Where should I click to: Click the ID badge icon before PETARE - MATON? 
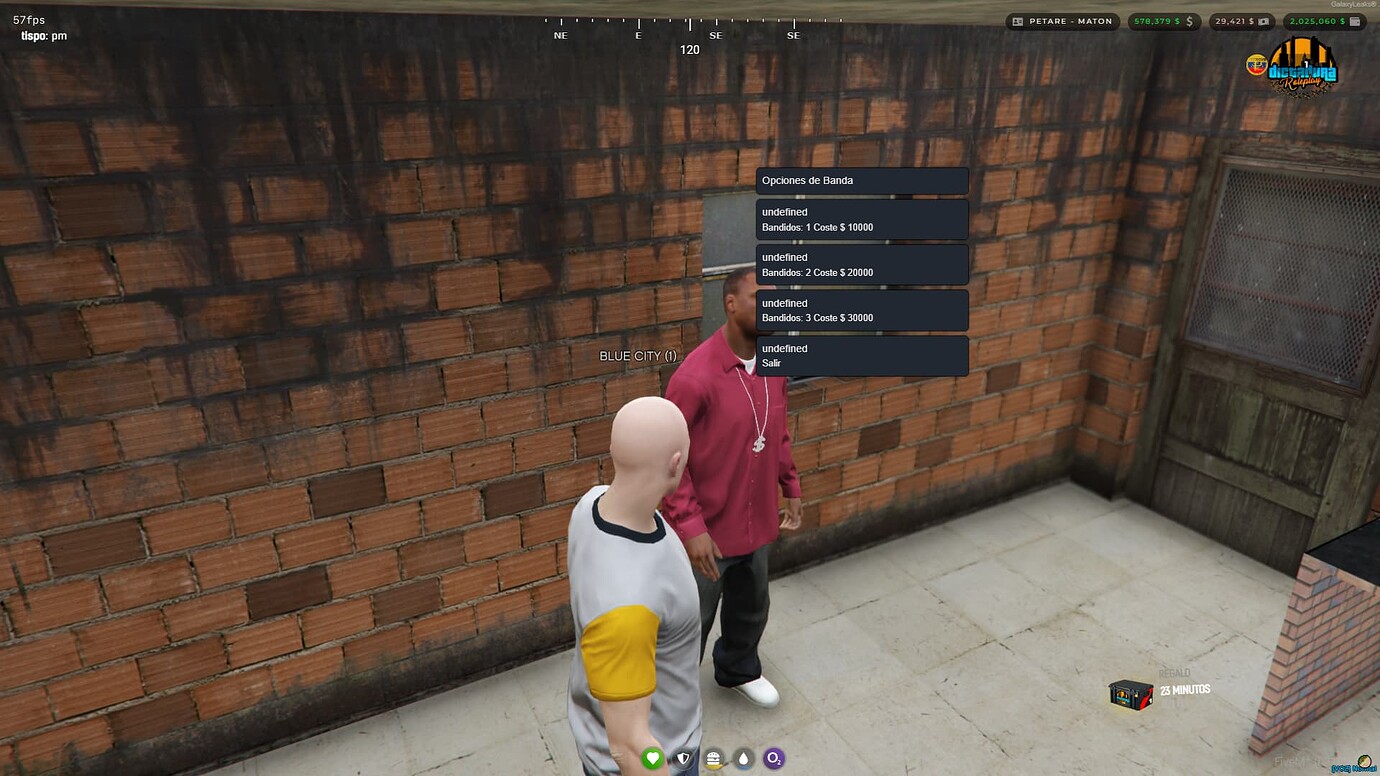point(1016,20)
